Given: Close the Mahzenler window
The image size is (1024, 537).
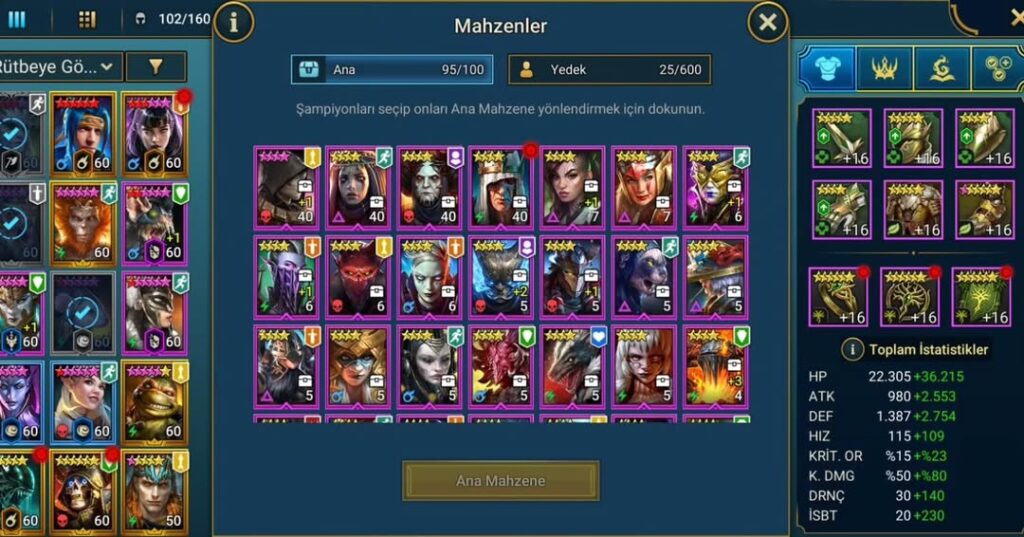Looking at the screenshot, I should (767, 23).
